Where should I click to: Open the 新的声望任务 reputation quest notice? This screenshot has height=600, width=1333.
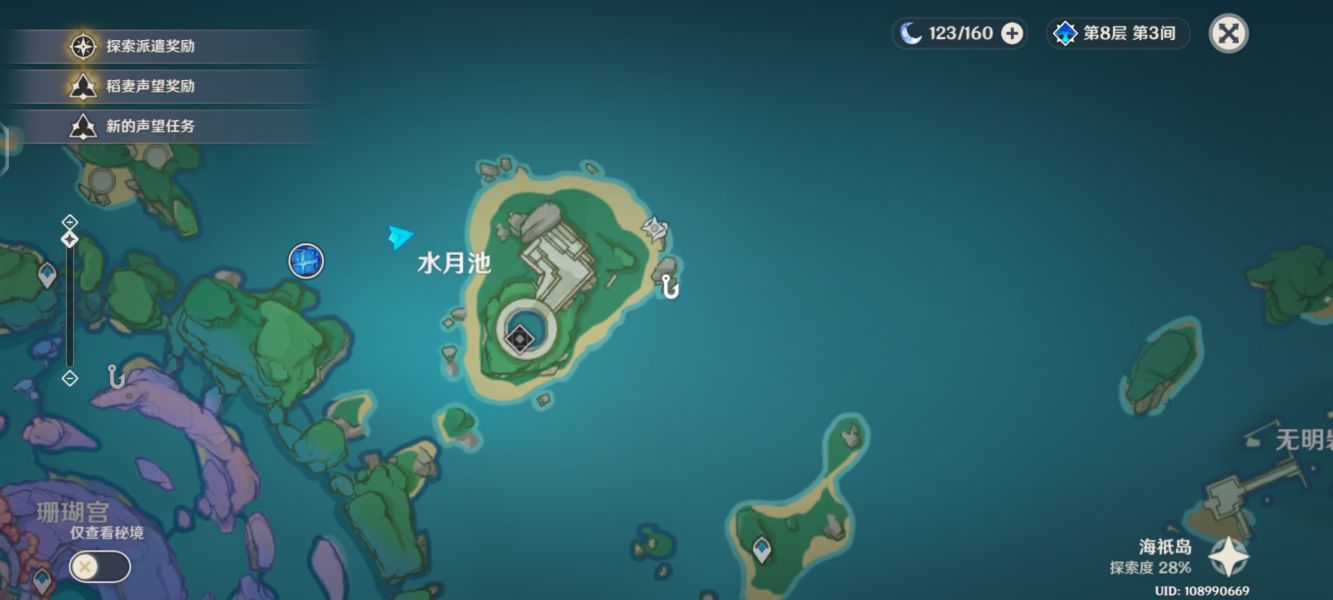point(150,126)
